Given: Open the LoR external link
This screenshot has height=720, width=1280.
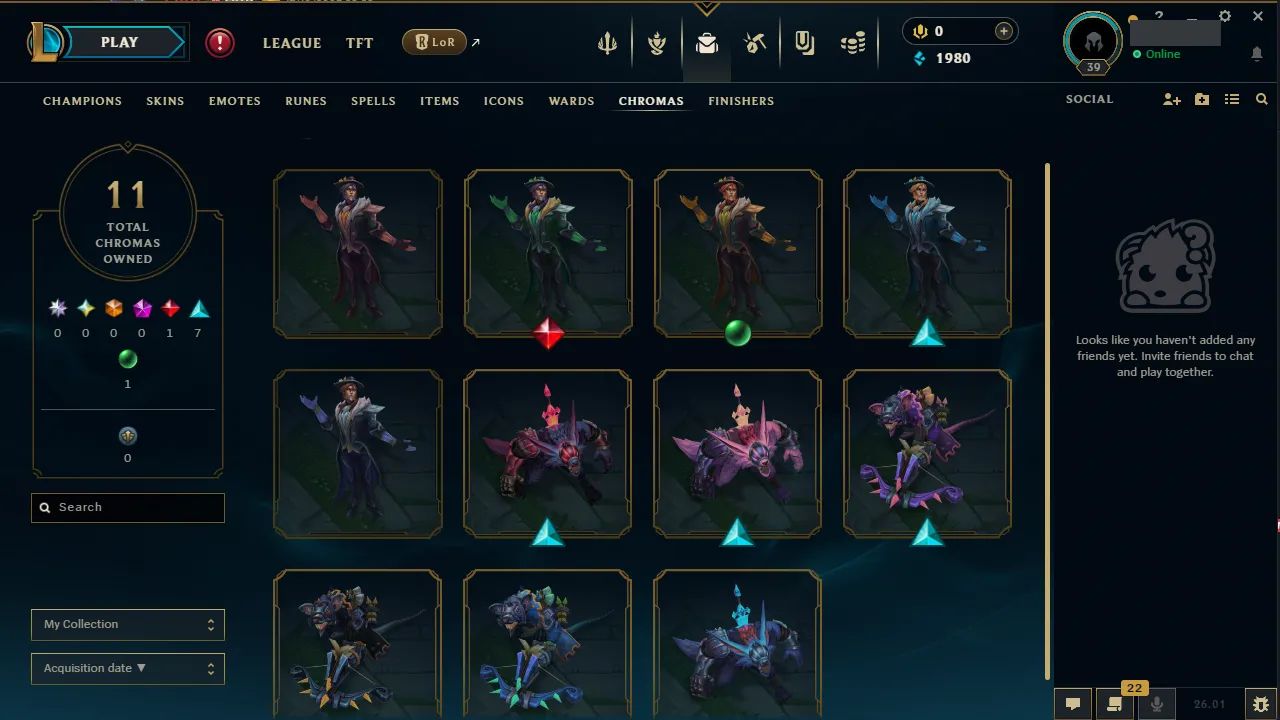Looking at the screenshot, I should pyautogui.click(x=438, y=42).
